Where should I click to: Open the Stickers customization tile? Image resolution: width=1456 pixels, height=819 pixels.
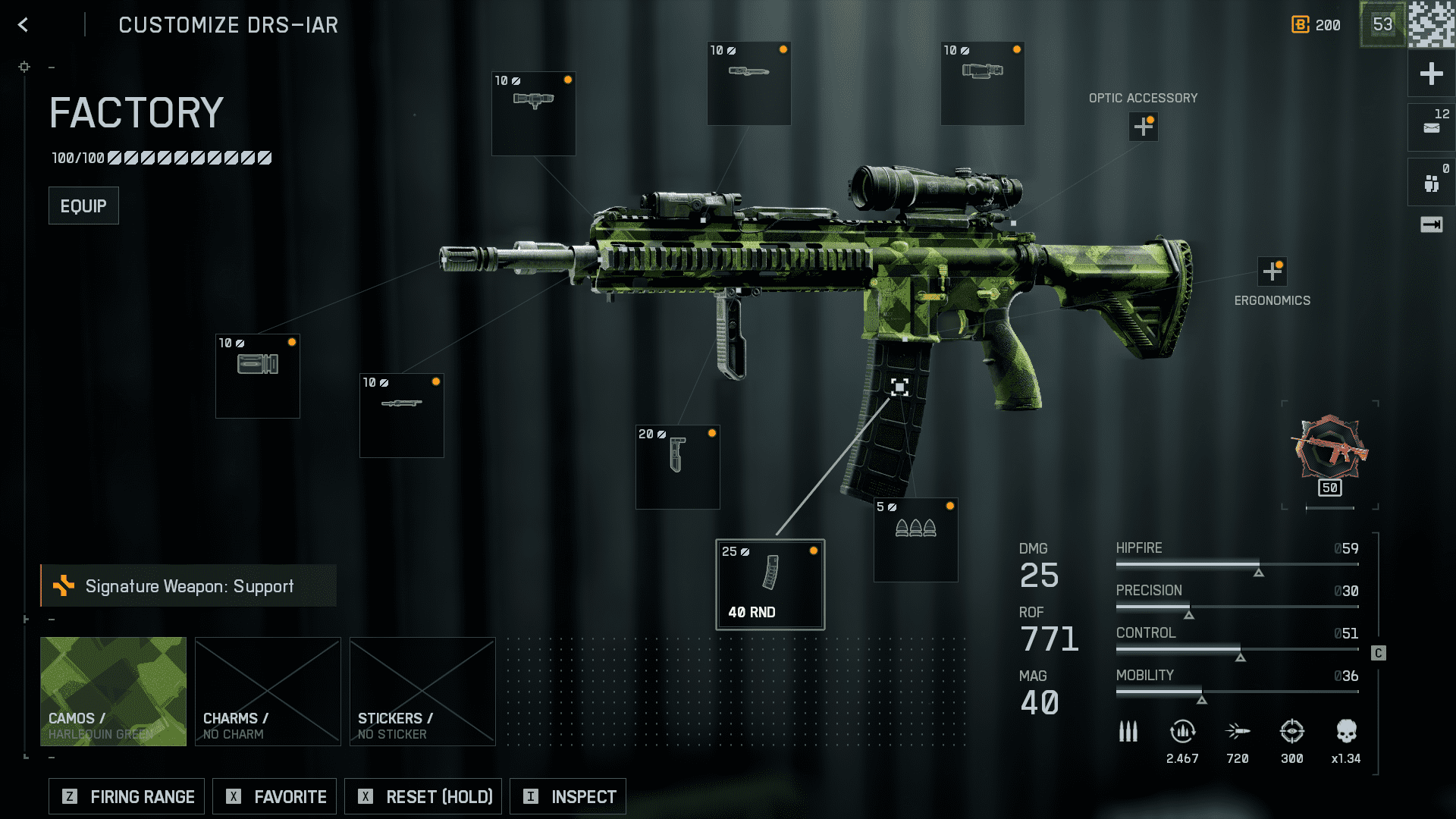pyautogui.click(x=422, y=691)
